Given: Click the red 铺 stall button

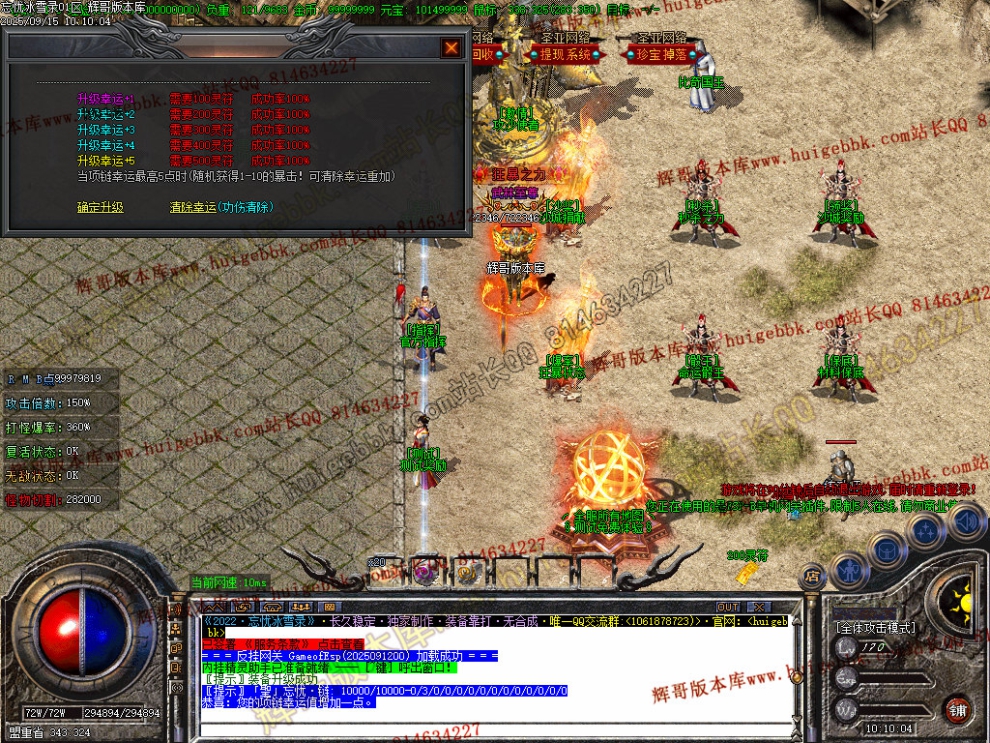Looking at the screenshot, I should [958, 709].
